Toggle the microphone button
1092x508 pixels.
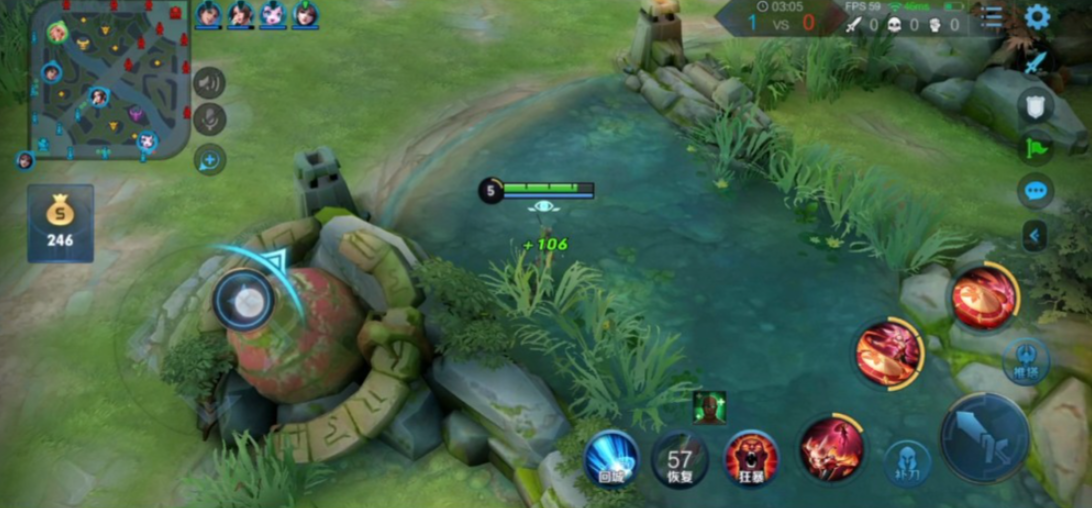[x=209, y=120]
